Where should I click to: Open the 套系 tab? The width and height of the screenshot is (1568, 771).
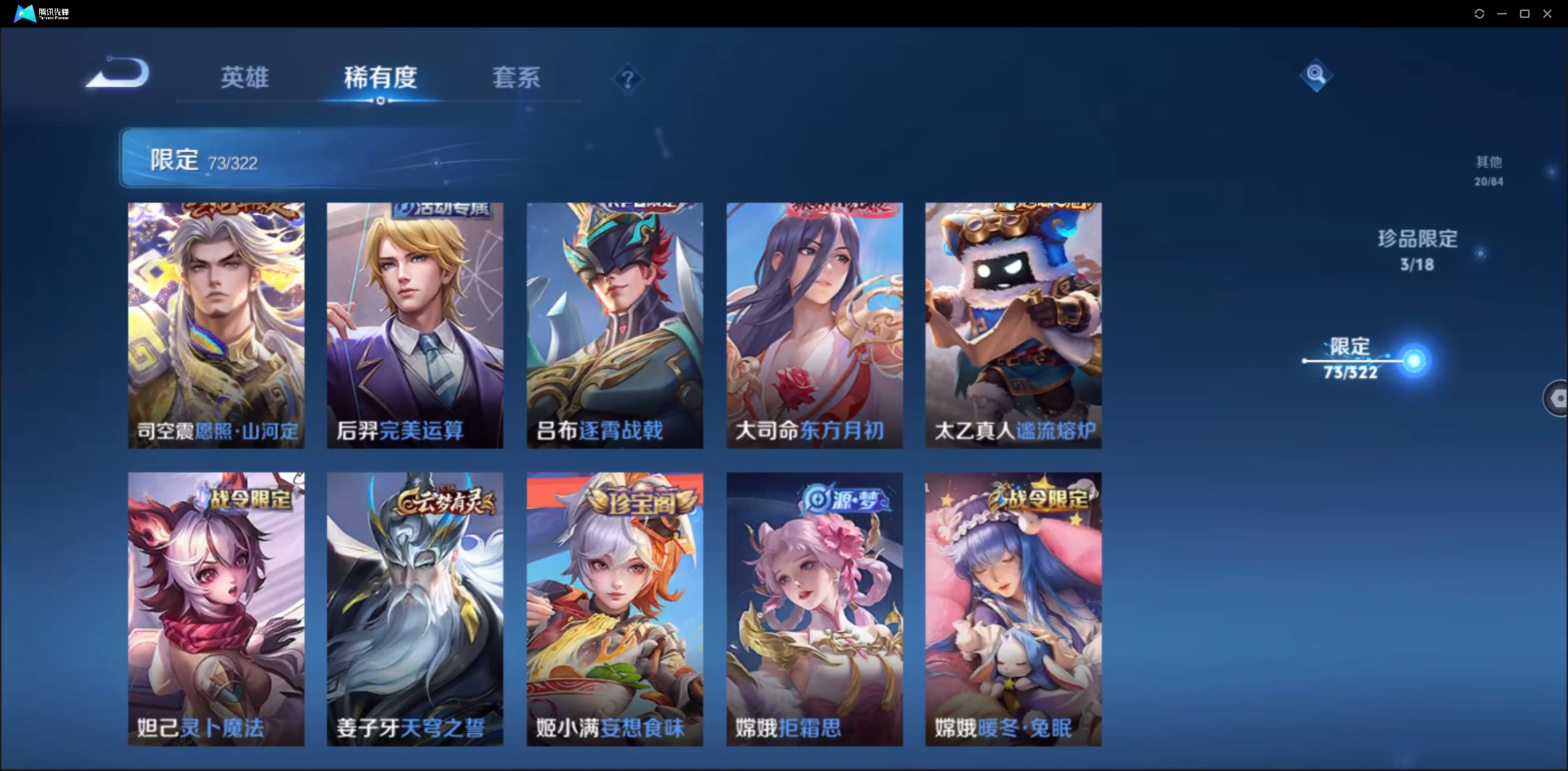click(x=516, y=78)
